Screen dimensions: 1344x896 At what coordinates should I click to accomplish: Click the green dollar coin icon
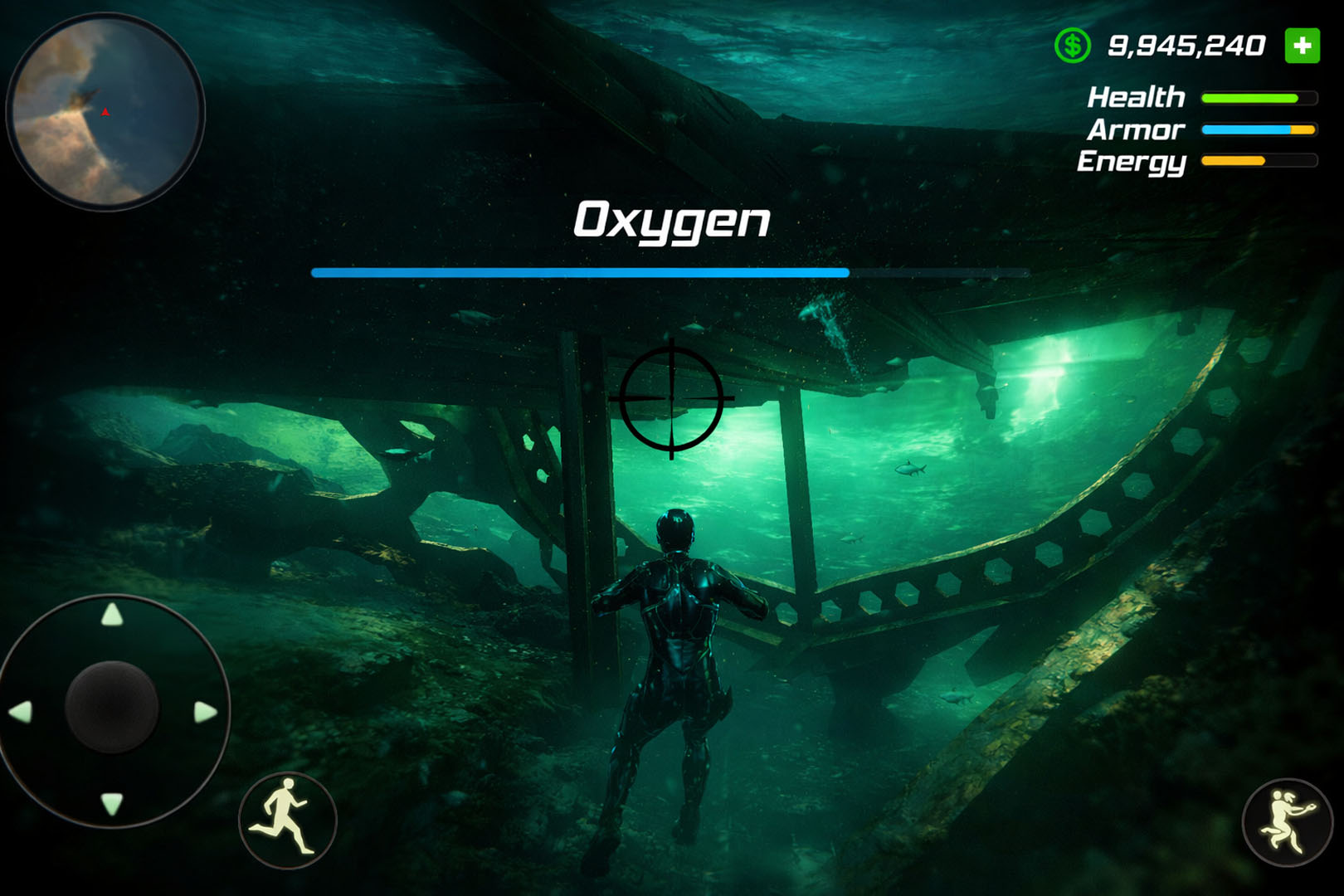pyautogui.click(x=1072, y=46)
